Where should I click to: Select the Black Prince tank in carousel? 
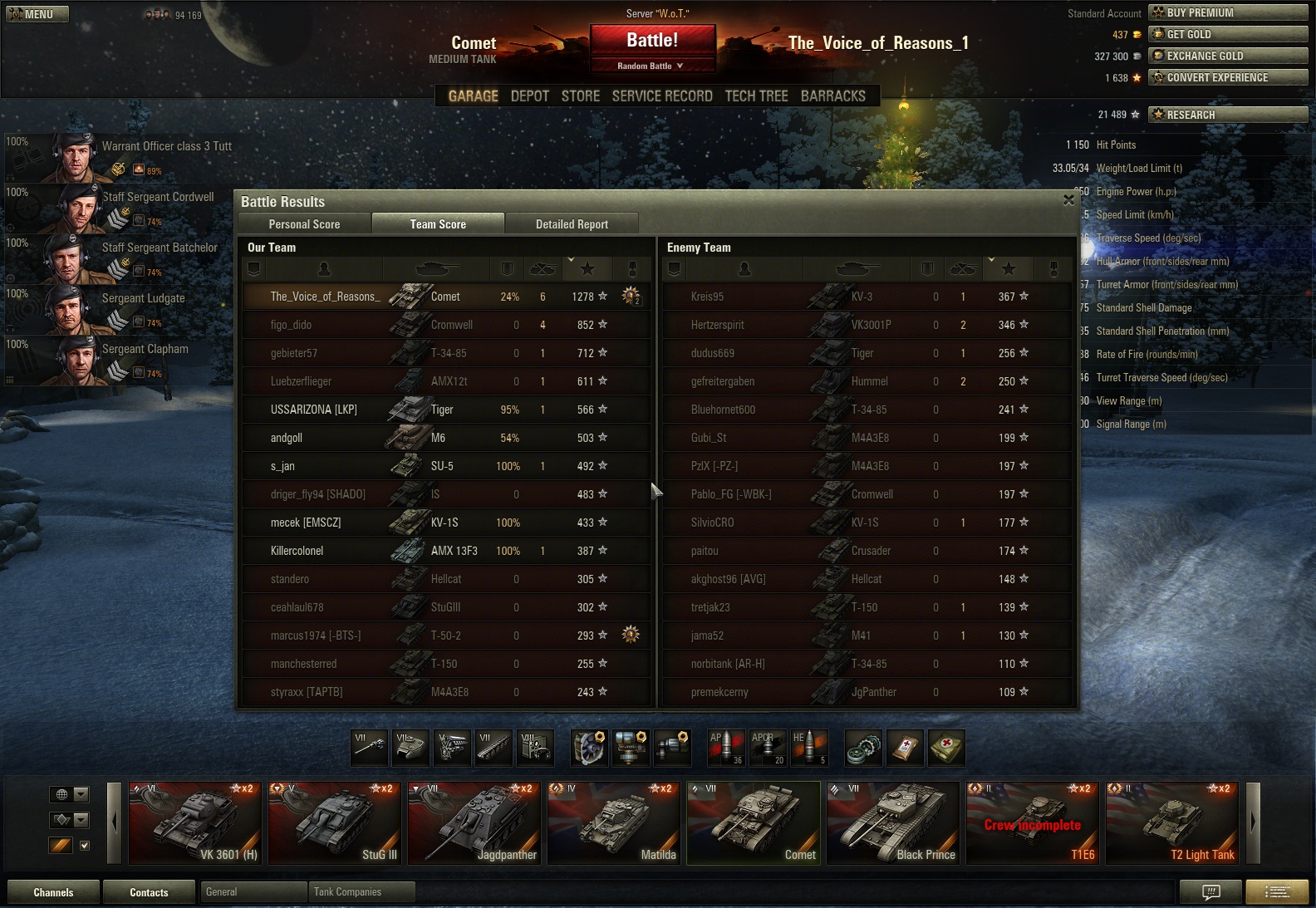coord(893,823)
